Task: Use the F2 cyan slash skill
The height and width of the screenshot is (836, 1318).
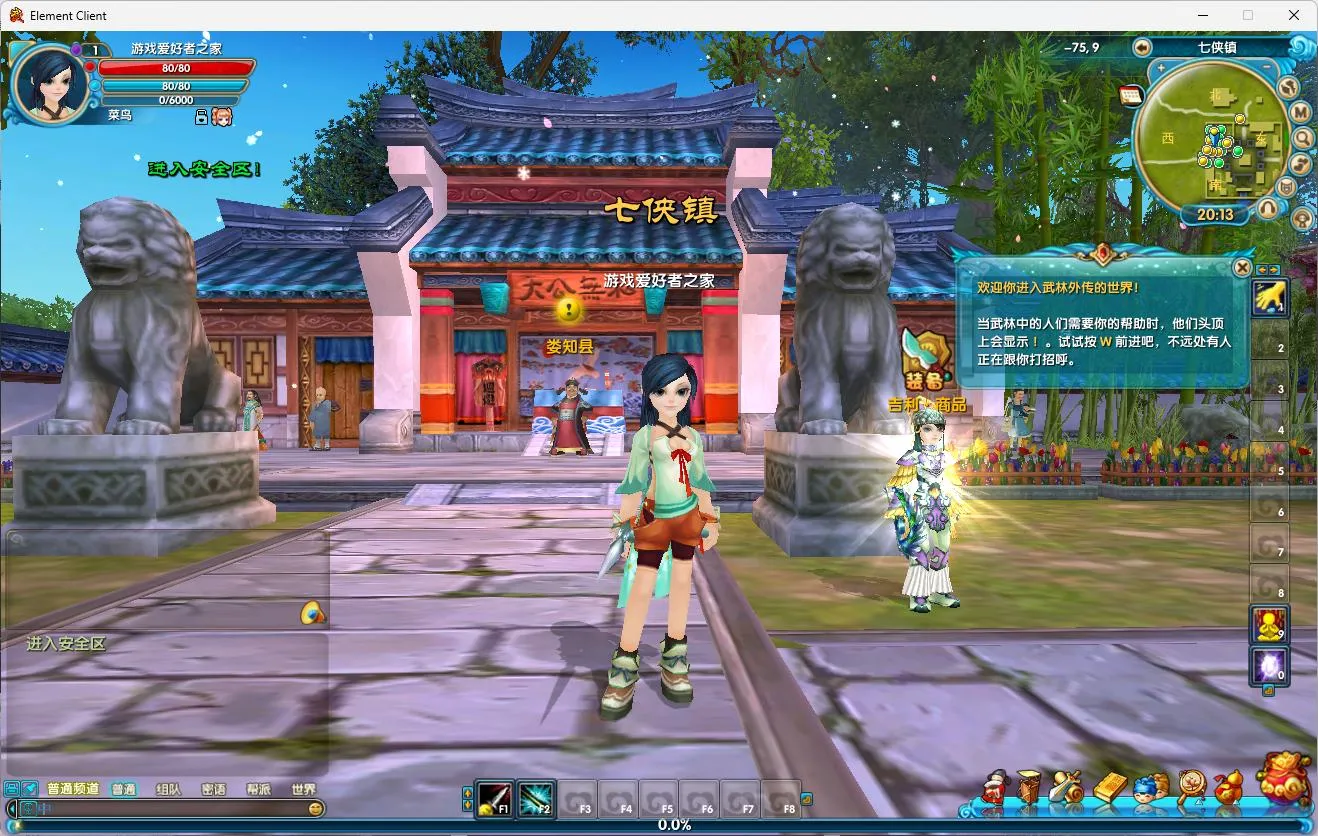Action: click(x=535, y=799)
